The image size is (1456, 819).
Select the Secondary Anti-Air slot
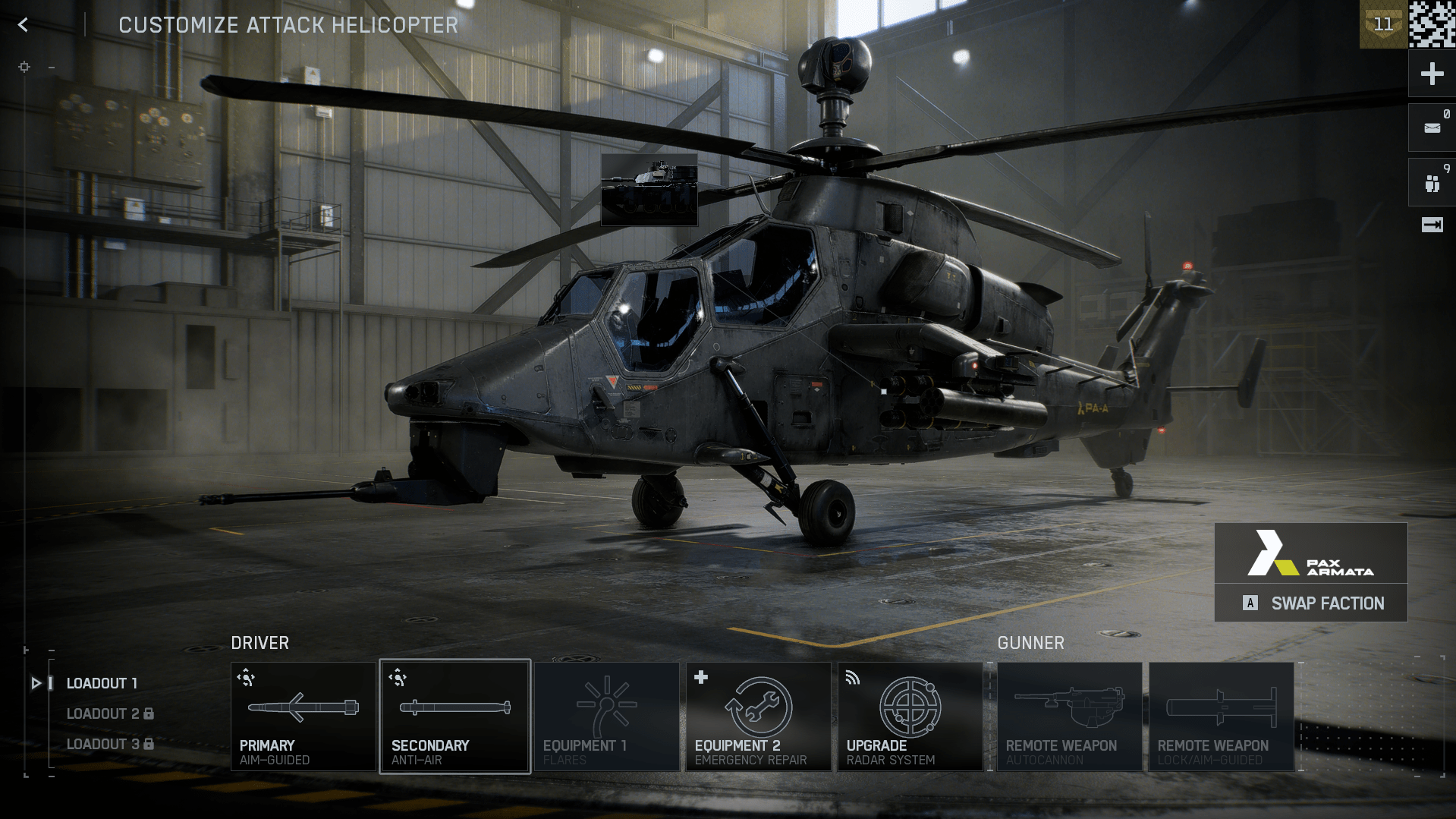tap(454, 717)
